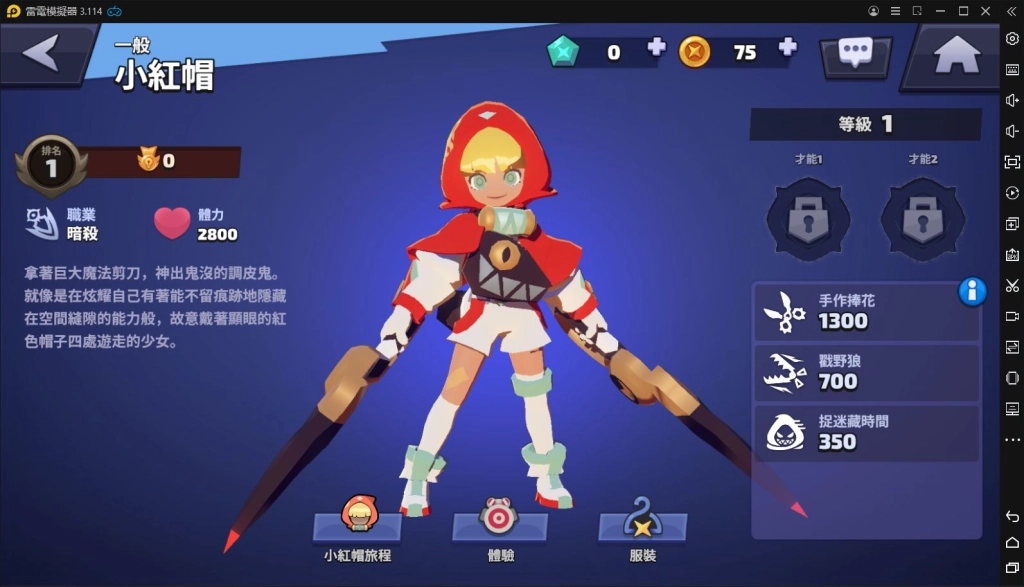Select the 戳野狼 skill row
This screenshot has height=587, width=1024.
pos(866,372)
